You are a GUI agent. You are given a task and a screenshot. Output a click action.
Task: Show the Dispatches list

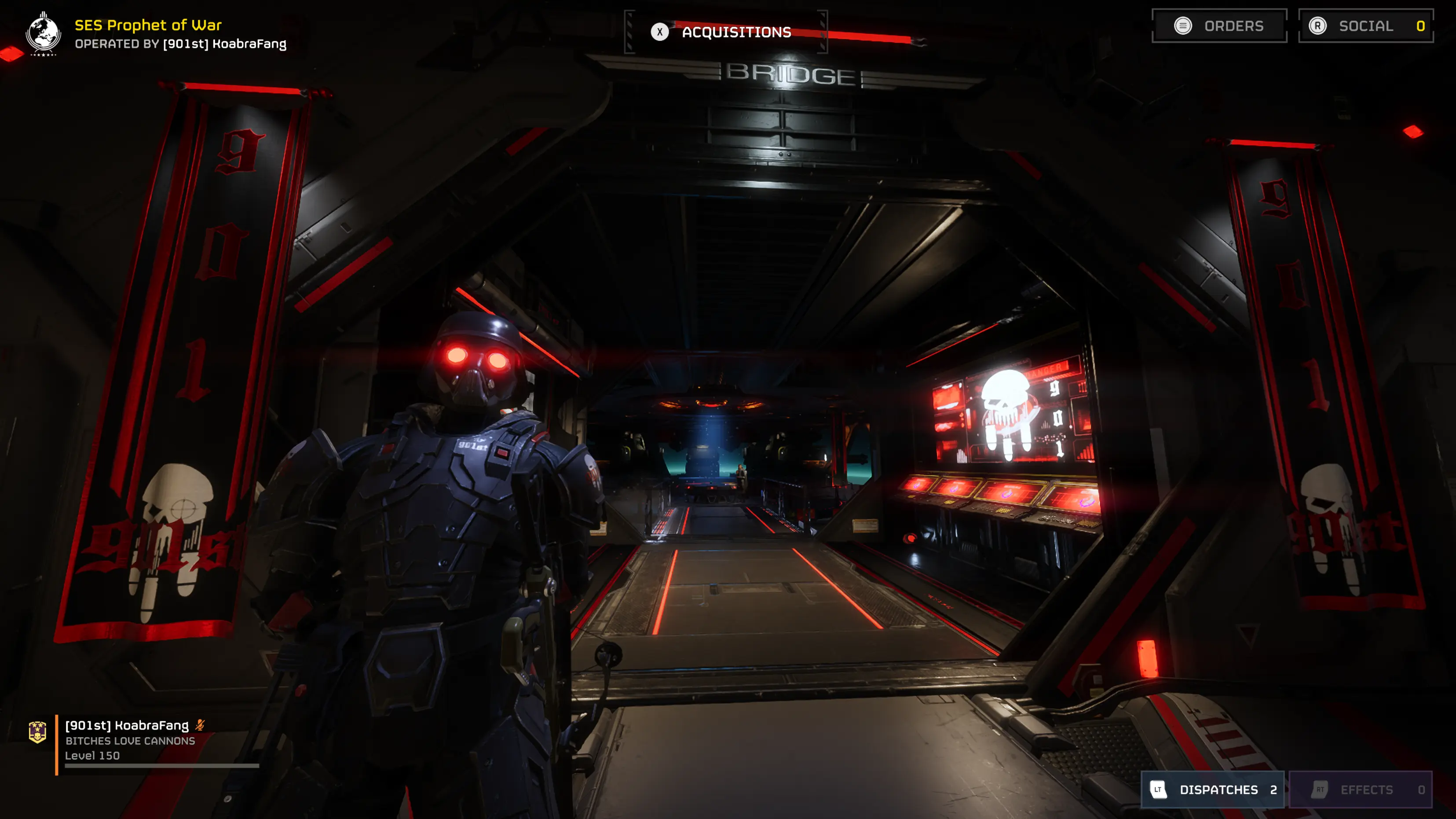click(x=1212, y=789)
